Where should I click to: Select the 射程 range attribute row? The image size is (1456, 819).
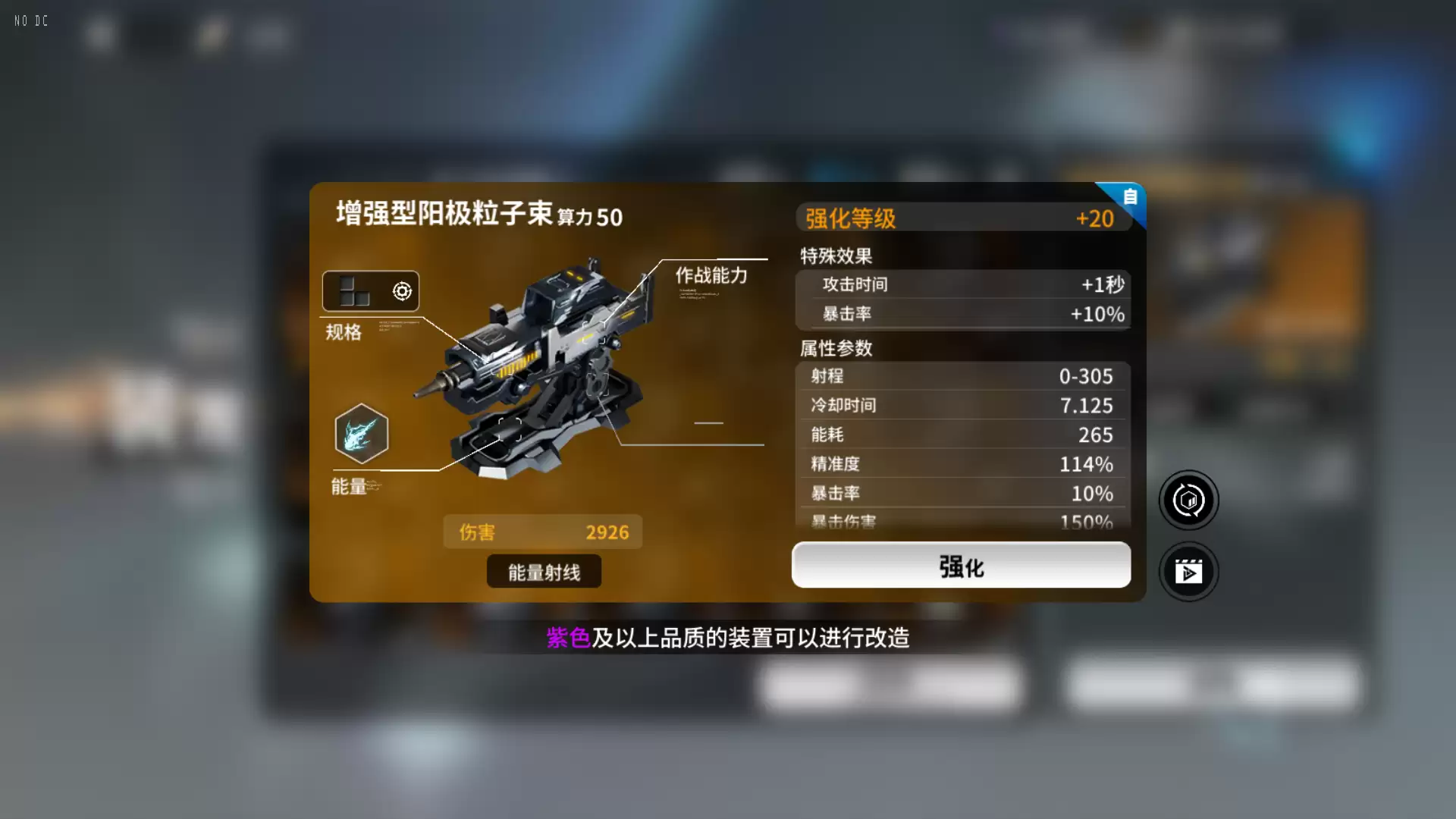tap(961, 376)
